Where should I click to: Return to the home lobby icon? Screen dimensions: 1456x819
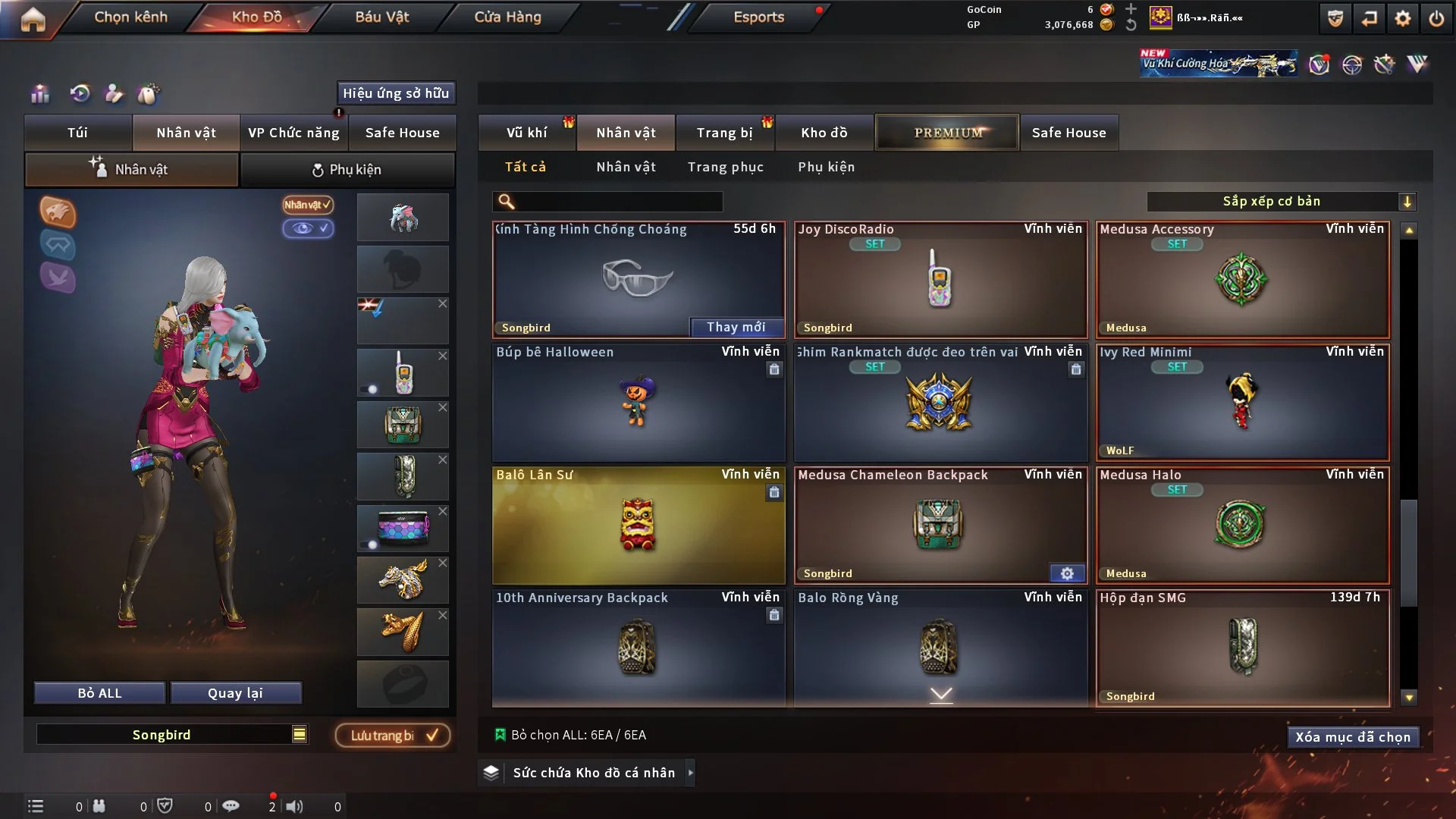tap(33, 19)
